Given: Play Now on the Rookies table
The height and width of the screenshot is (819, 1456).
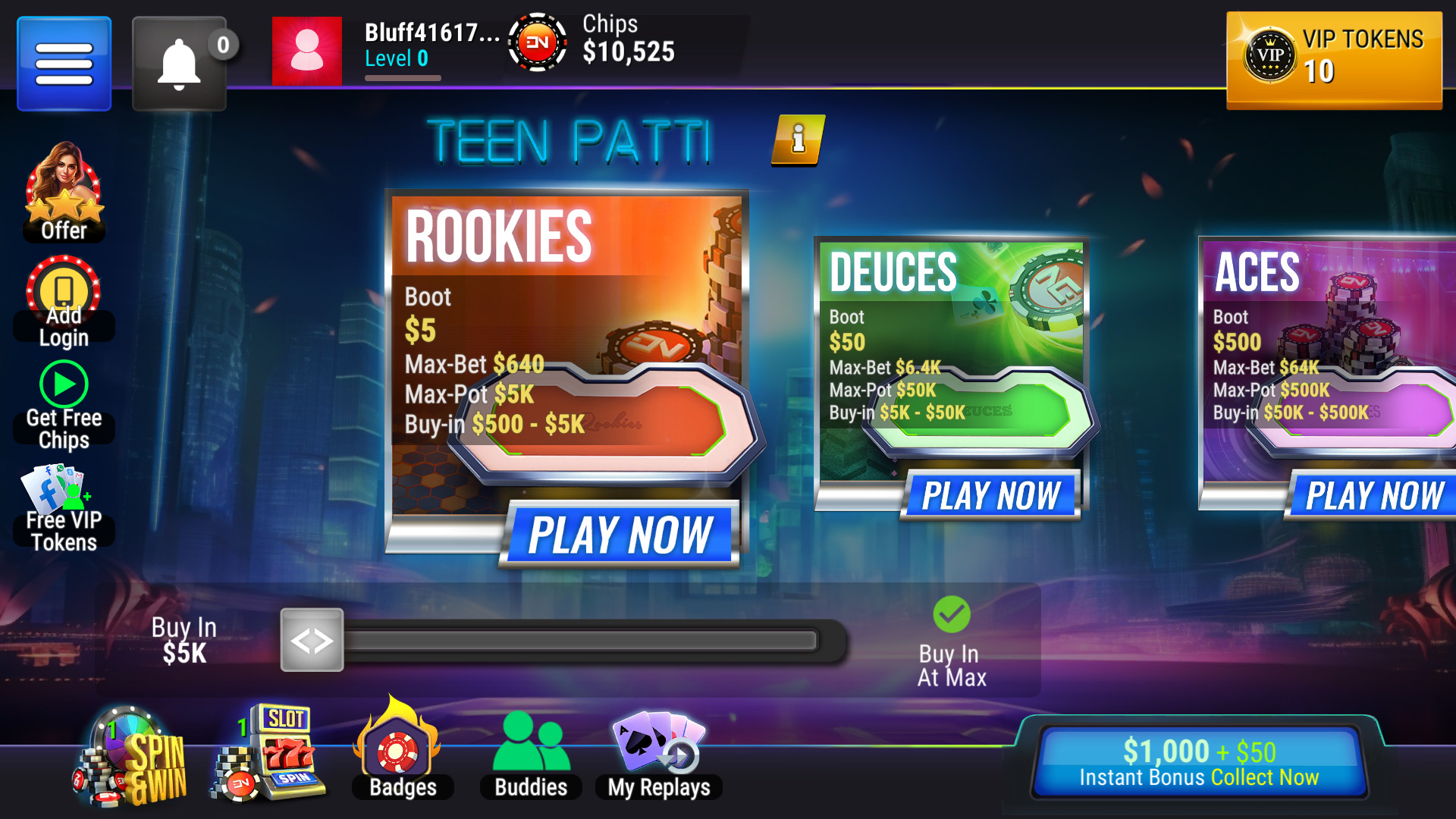Looking at the screenshot, I should click(620, 535).
